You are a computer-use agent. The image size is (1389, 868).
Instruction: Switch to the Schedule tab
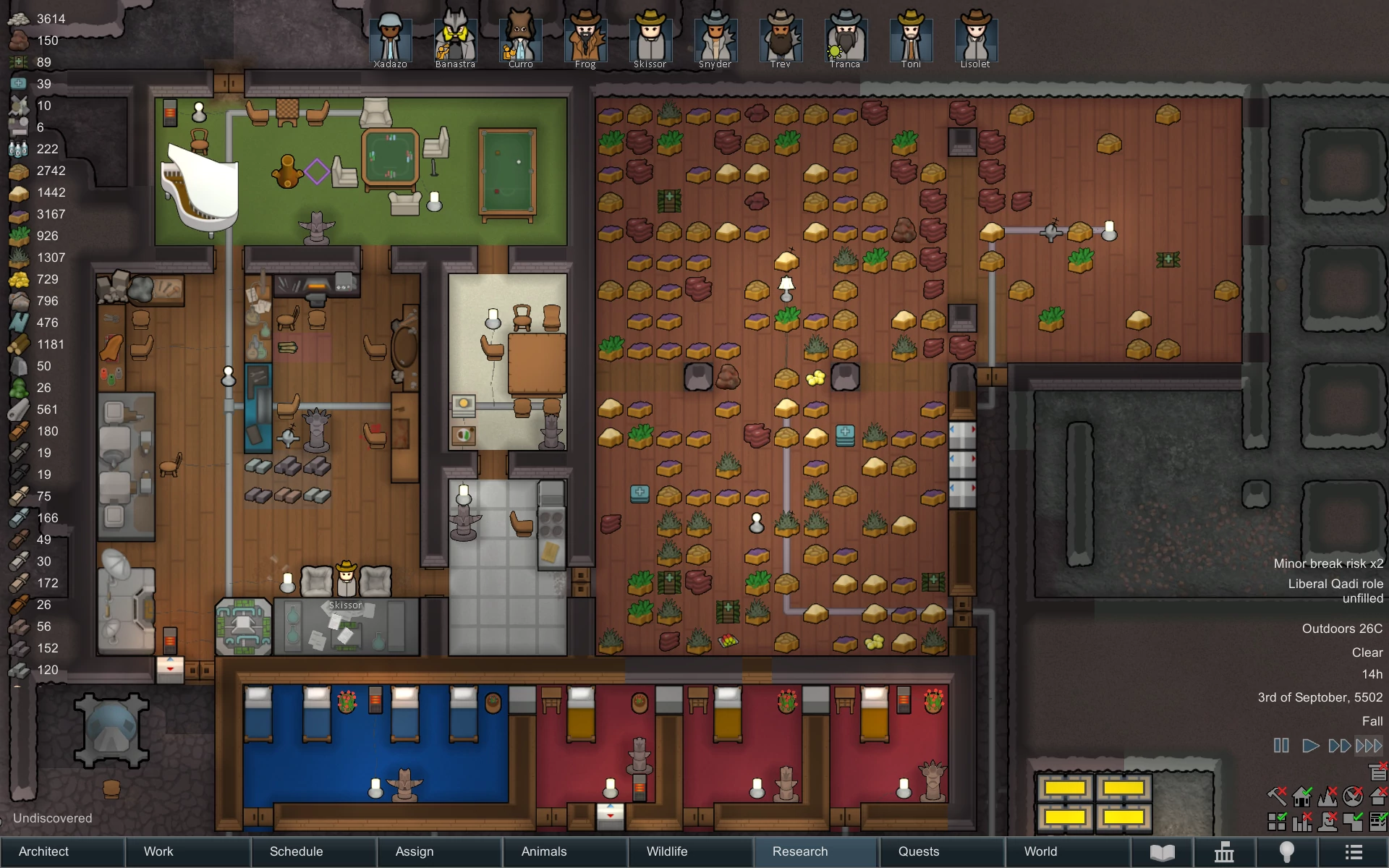pos(296,851)
